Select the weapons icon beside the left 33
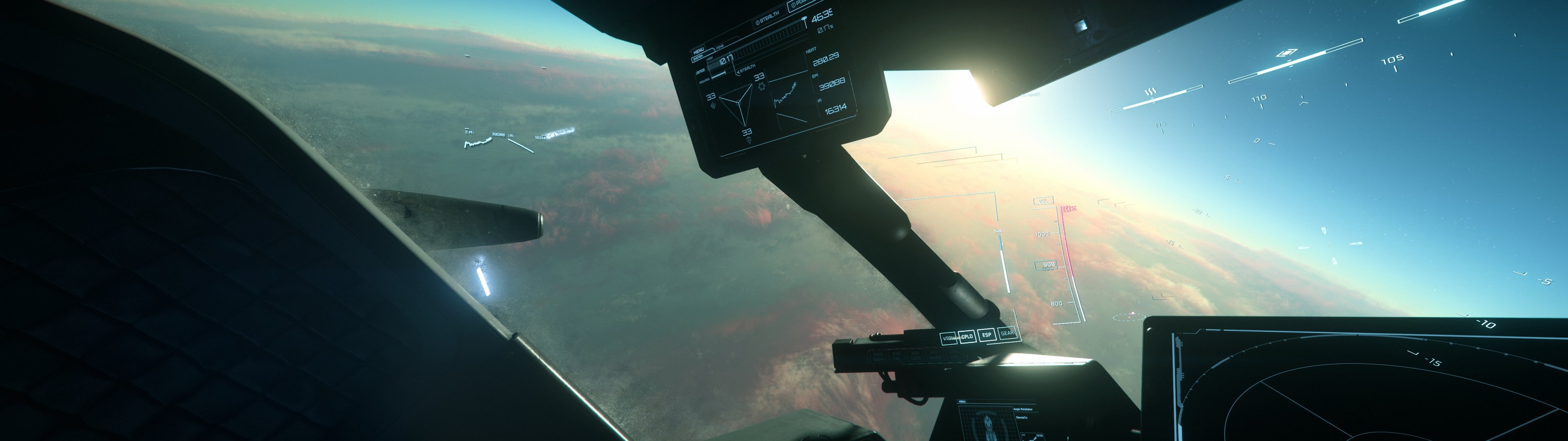This screenshot has width=1568, height=441. tap(713, 105)
